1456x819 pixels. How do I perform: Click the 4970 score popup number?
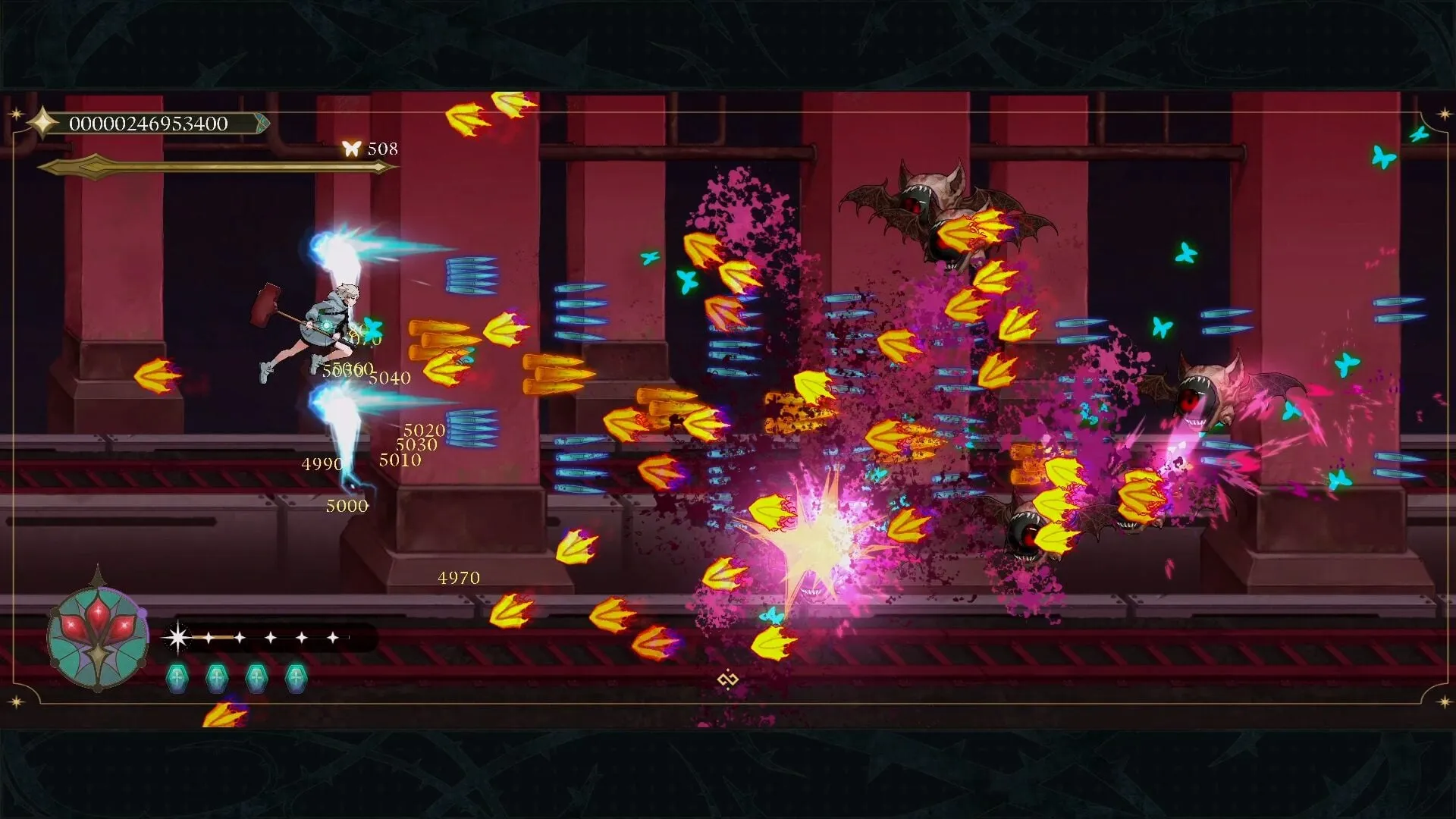(458, 579)
